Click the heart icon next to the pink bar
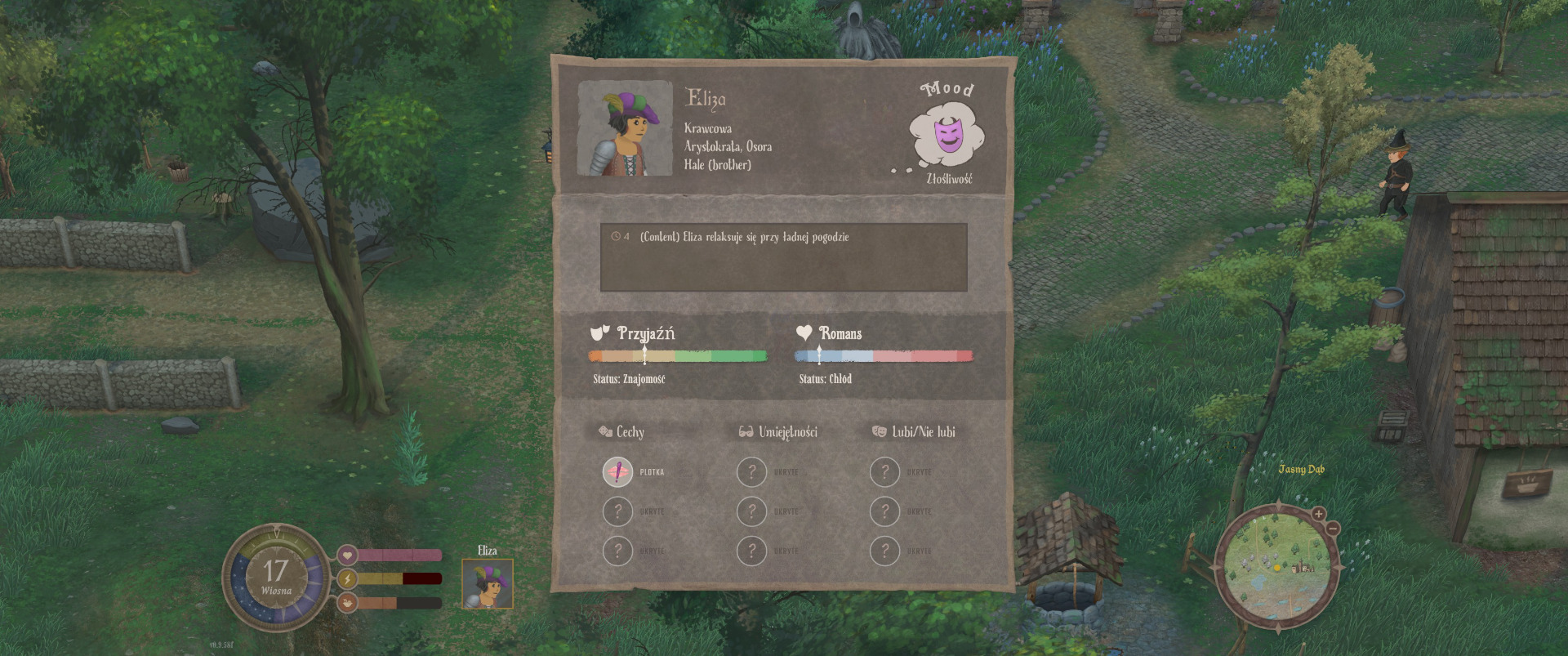The image size is (1568, 656). click(x=347, y=556)
